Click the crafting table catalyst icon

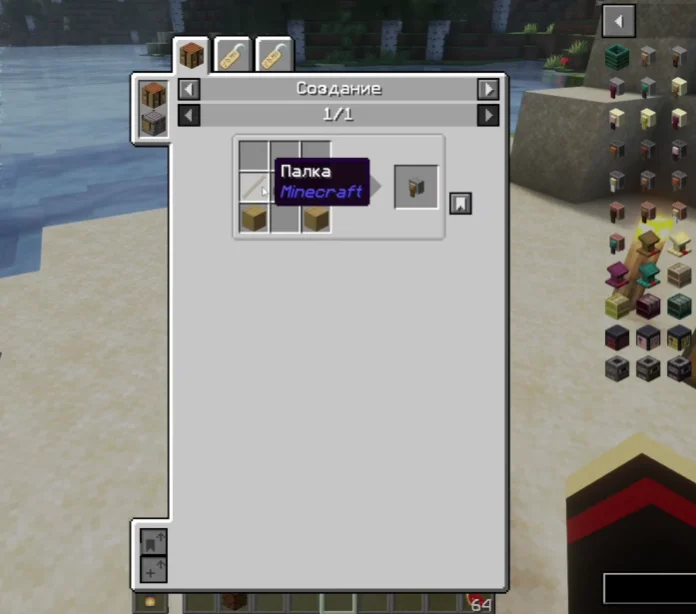(153, 97)
